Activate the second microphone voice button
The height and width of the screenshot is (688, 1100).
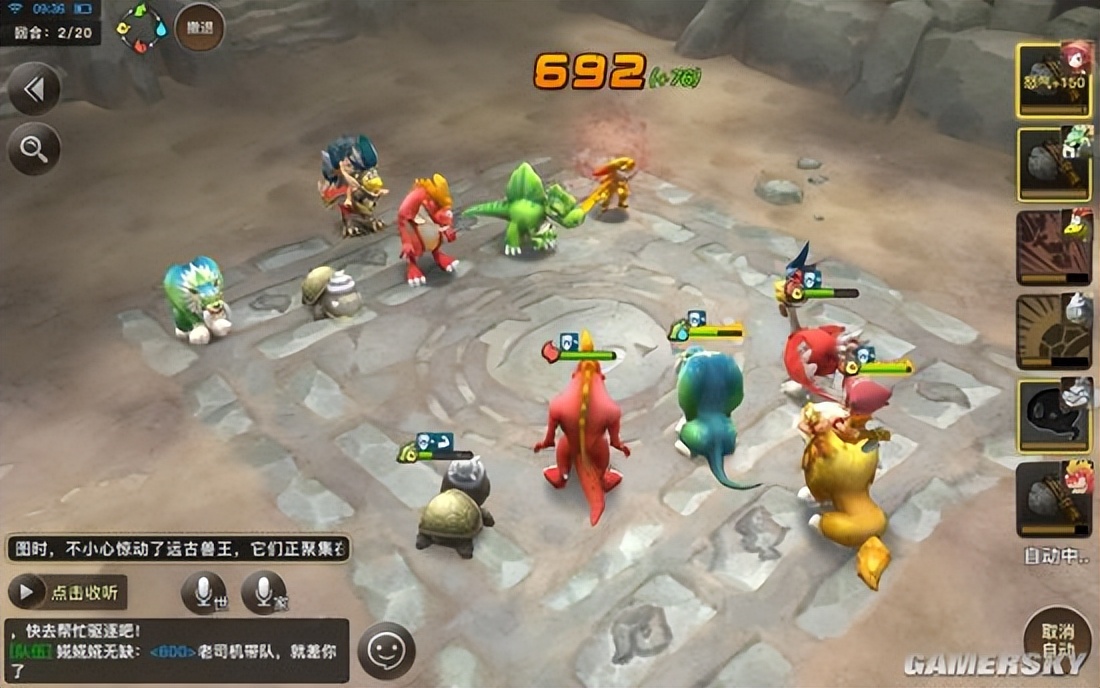[264, 593]
